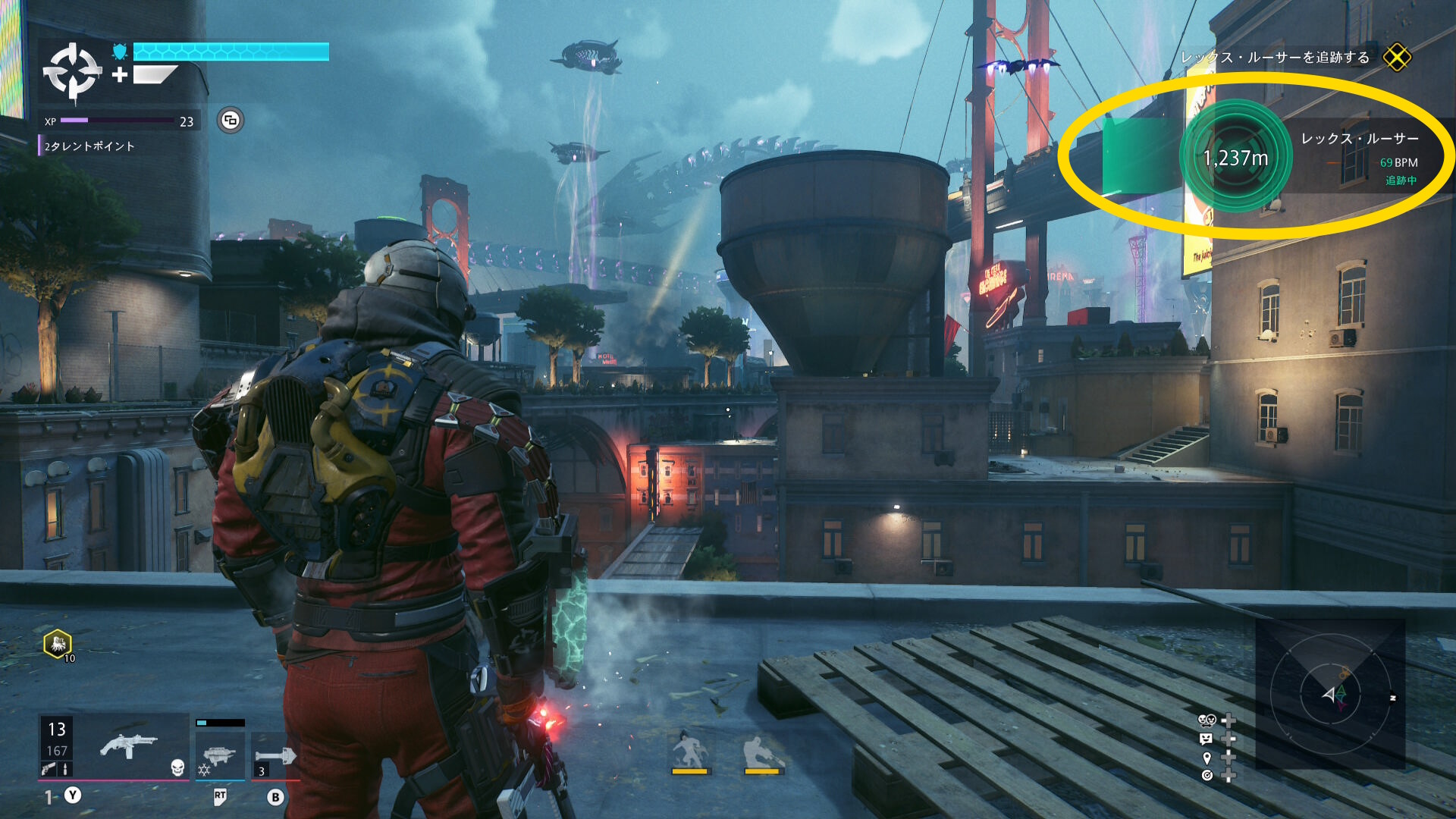
Task: Select the melee weapon slot with count 3
Action: (275, 756)
